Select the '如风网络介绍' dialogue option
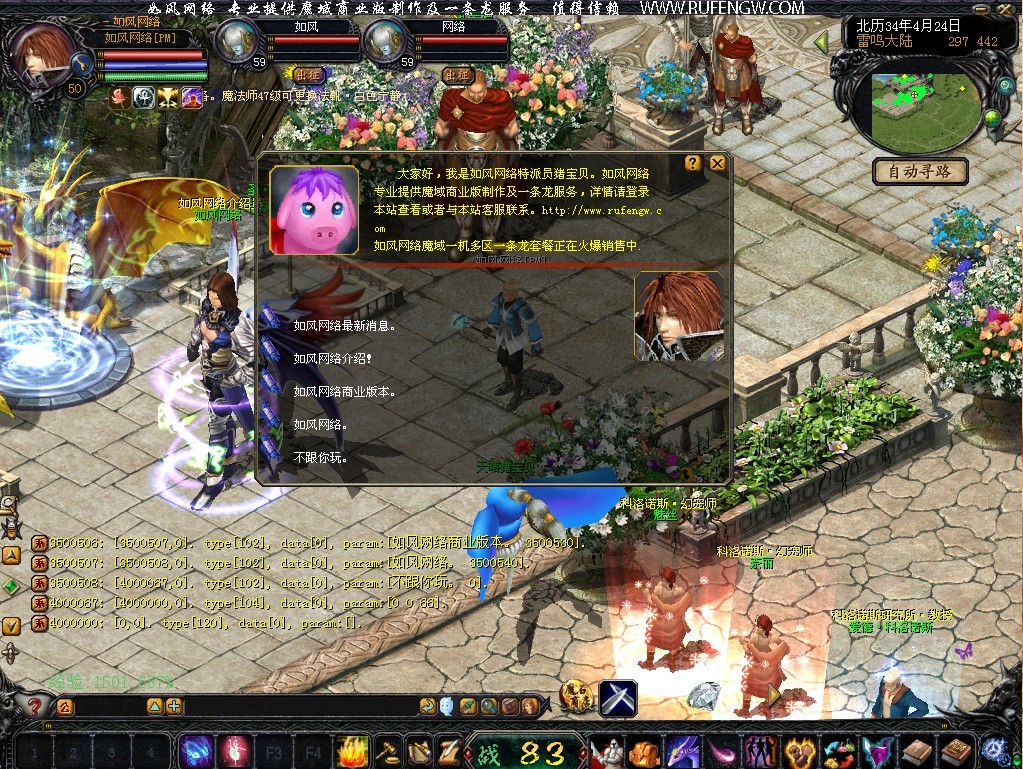This screenshot has width=1023, height=769. coord(333,358)
